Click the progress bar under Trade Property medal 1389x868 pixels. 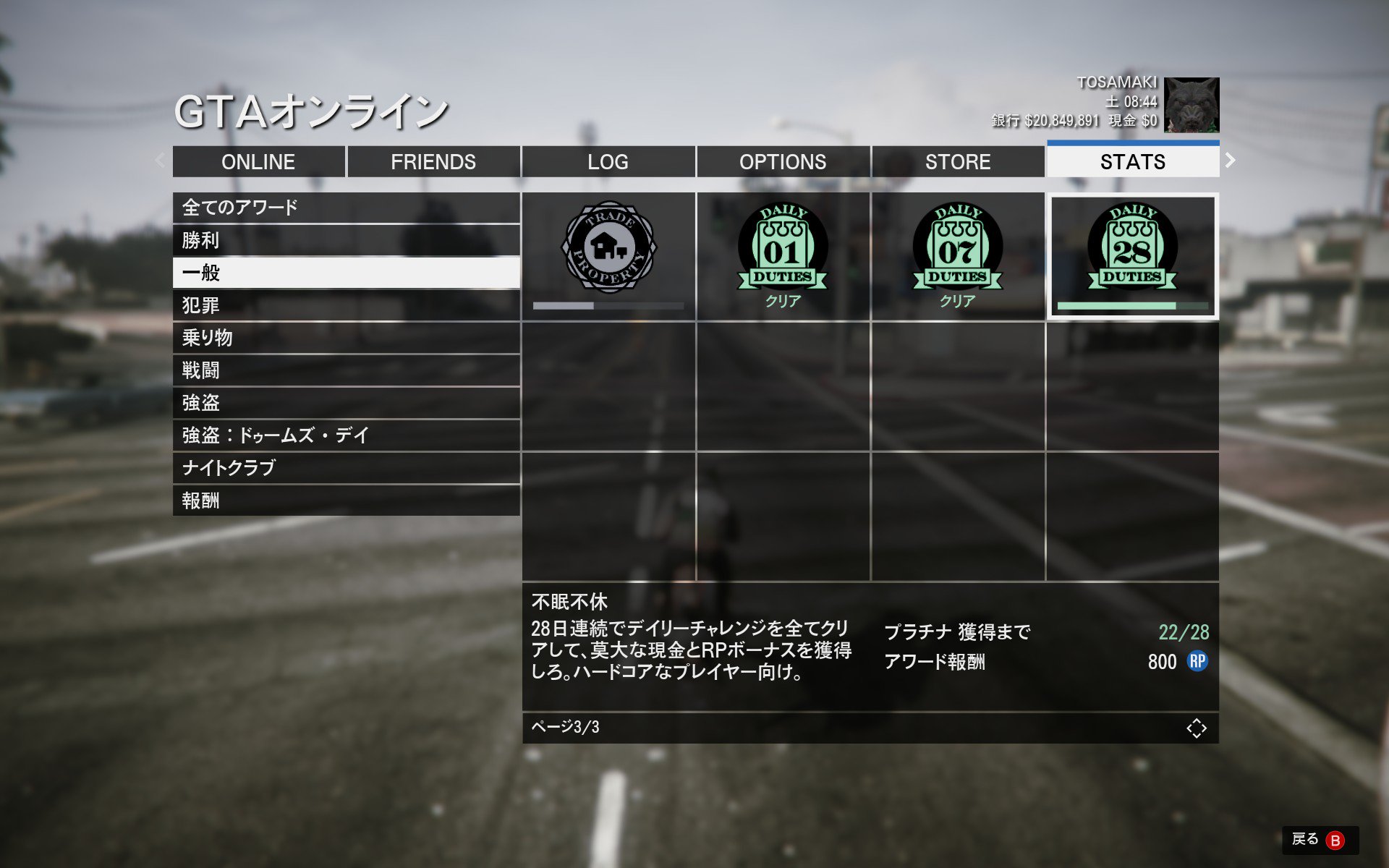tap(608, 305)
